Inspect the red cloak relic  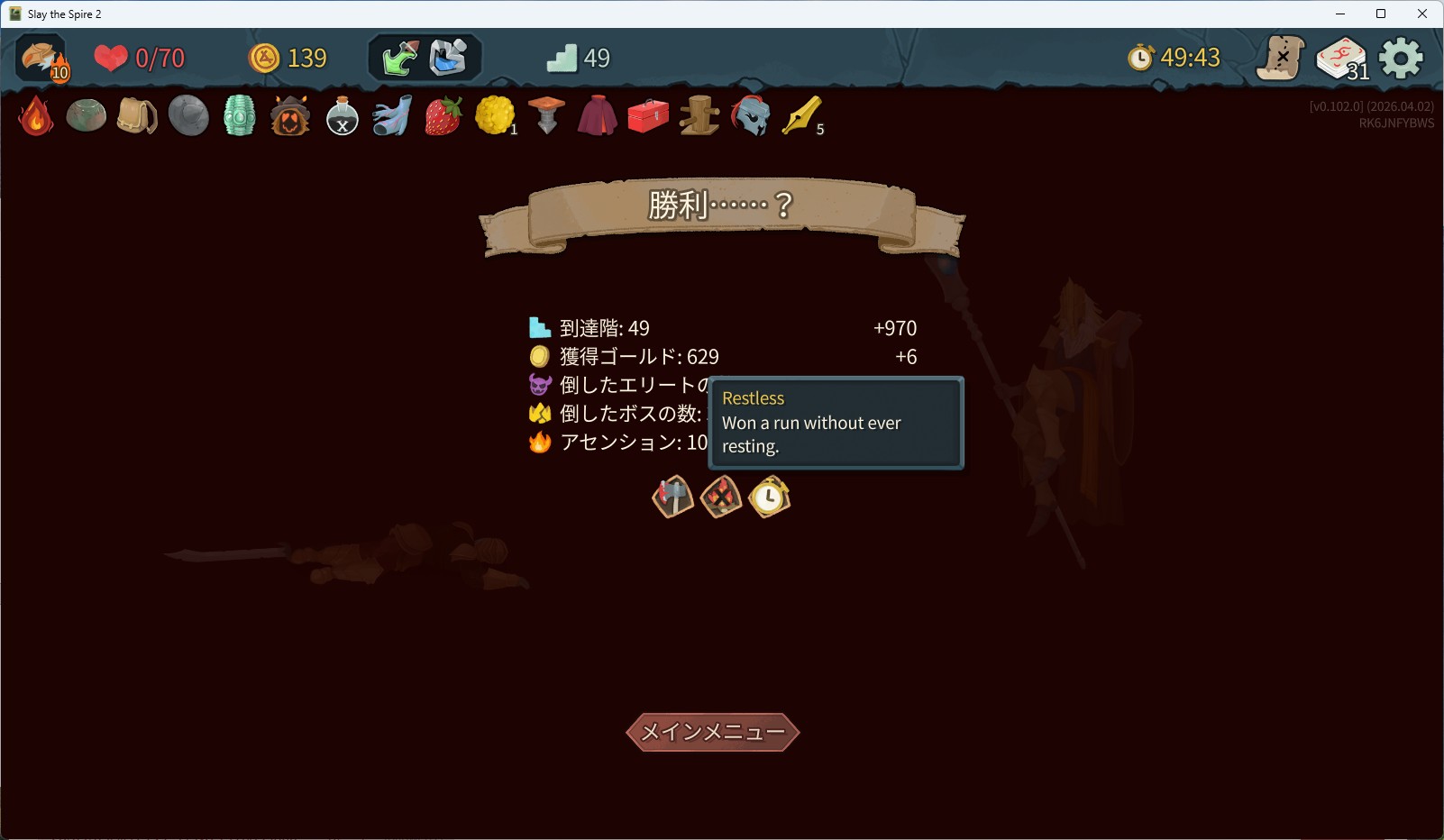point(597,116)
